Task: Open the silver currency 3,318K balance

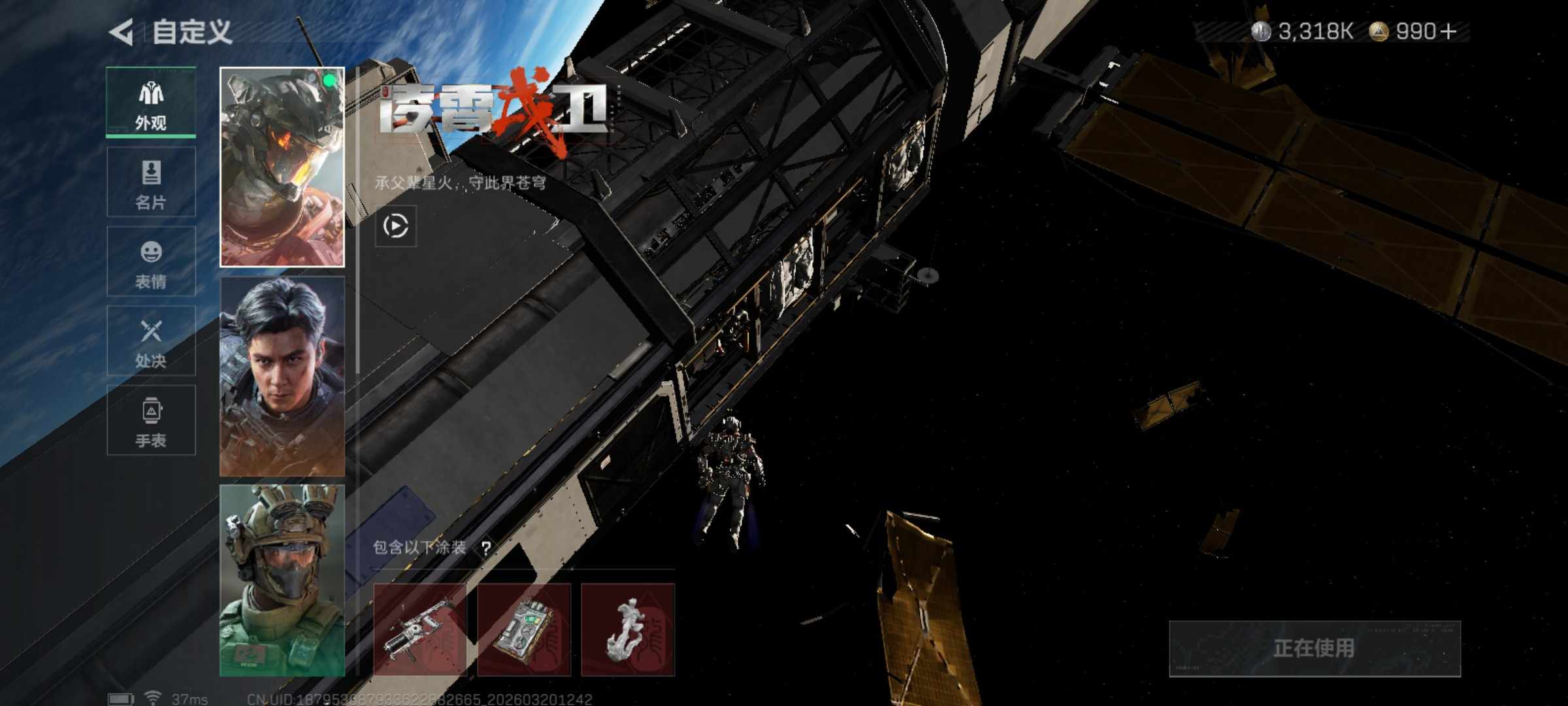Action: [1302, 31]
